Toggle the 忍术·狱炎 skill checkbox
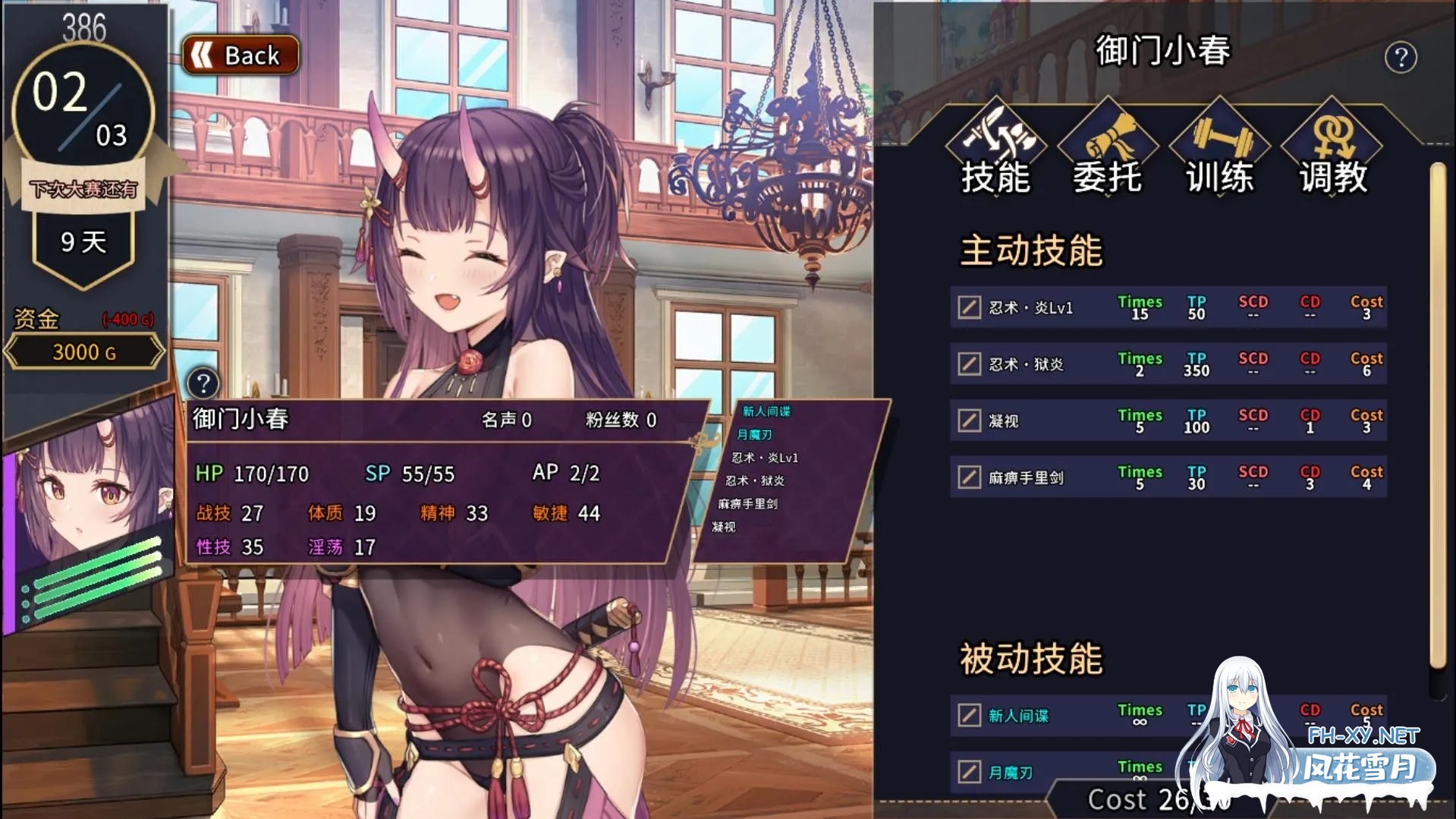Screen dimensions: 1456x819 [969, 364]
